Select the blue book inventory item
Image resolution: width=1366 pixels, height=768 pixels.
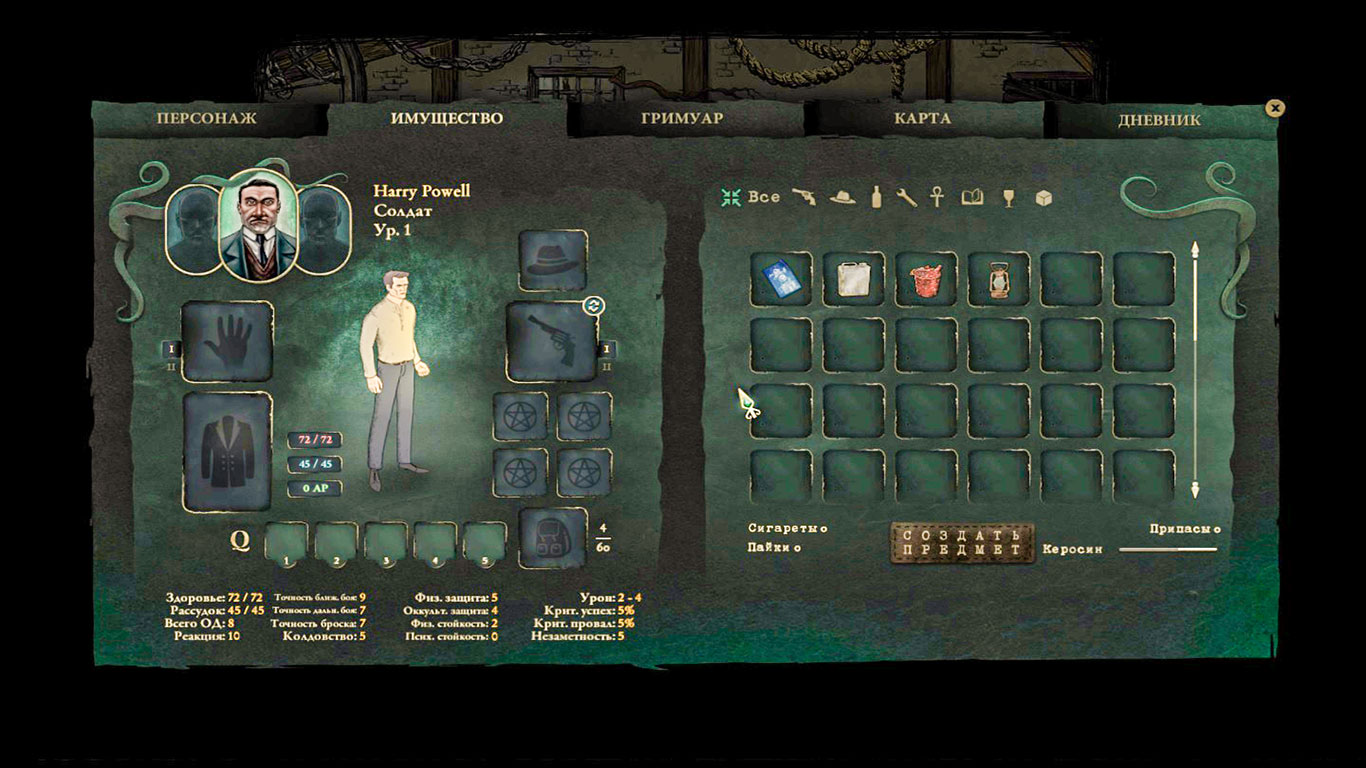tap(781, 278)
